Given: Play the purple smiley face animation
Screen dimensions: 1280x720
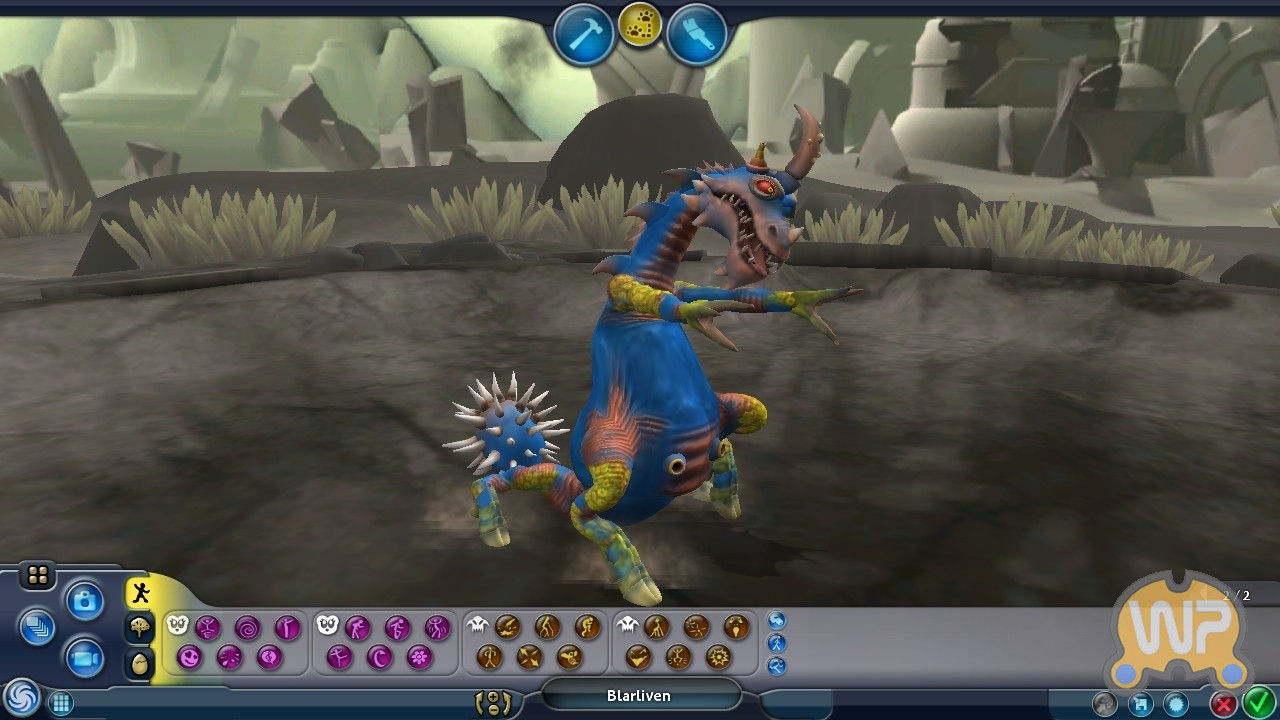Looking at the screenshot, I should pyautogui.click(x=189, y=657).
